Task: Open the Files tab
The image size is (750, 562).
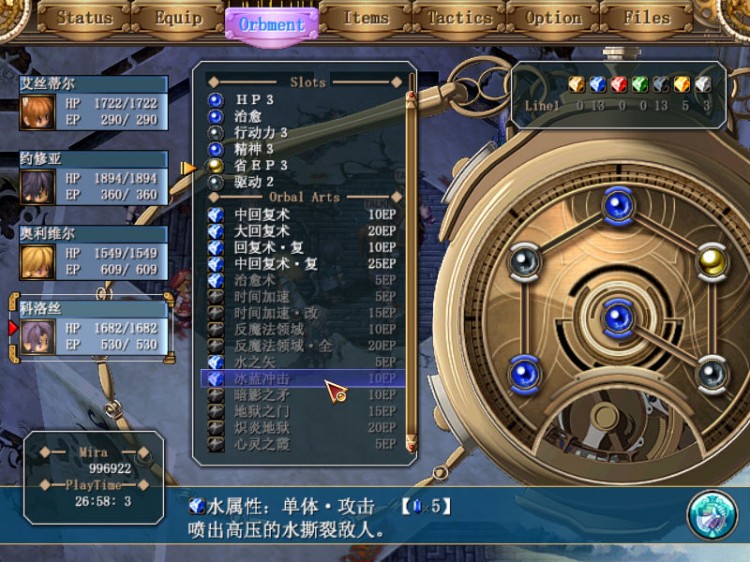Action: pyautogui.click(x=647, y=18)
